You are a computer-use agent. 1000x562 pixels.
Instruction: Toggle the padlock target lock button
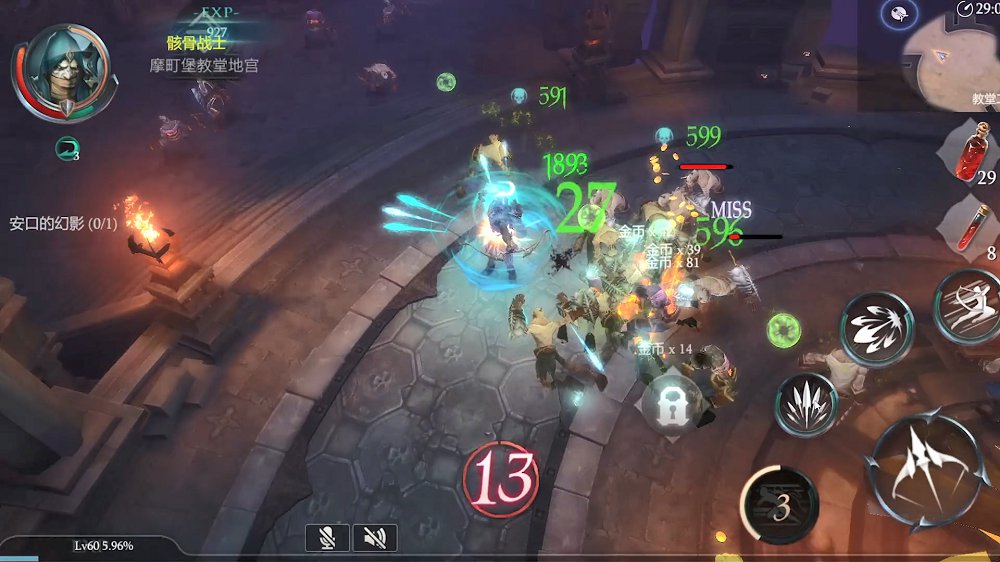point(671,404)
